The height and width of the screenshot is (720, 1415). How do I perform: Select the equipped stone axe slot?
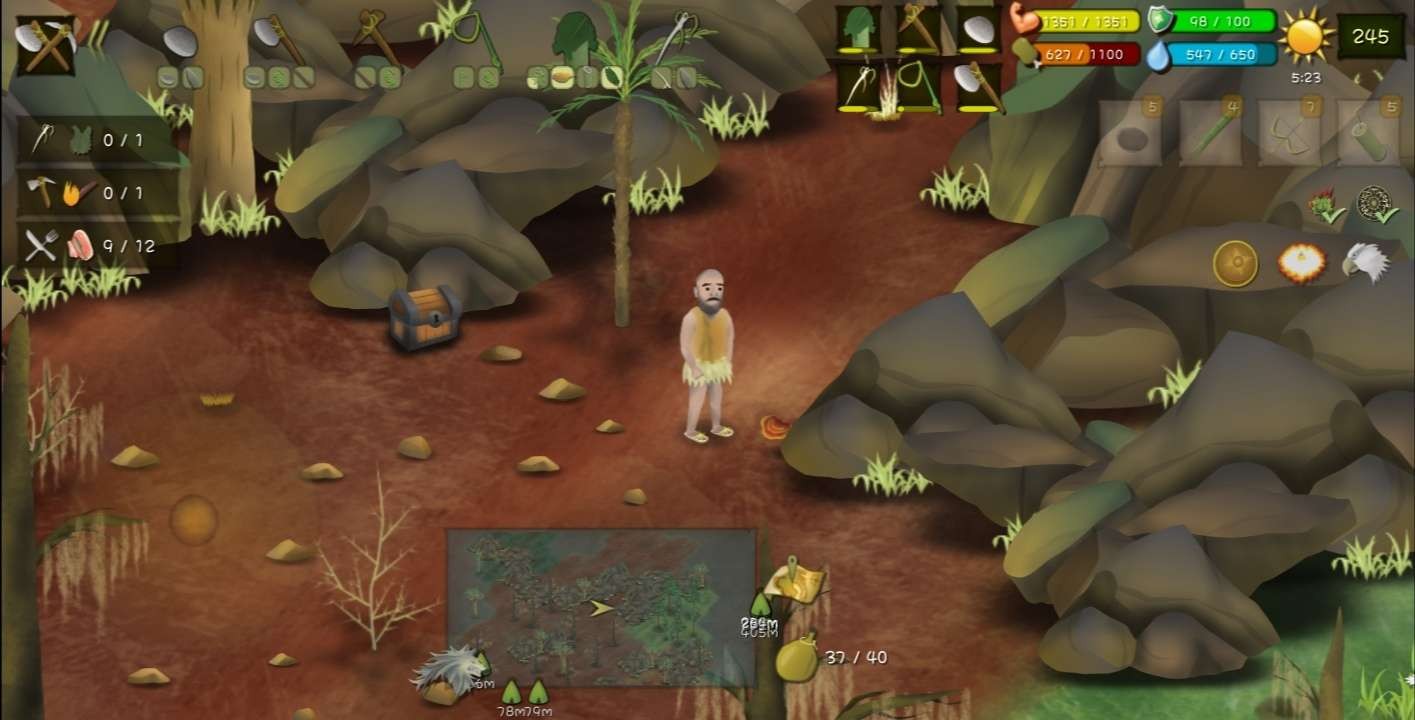point(977,86)
